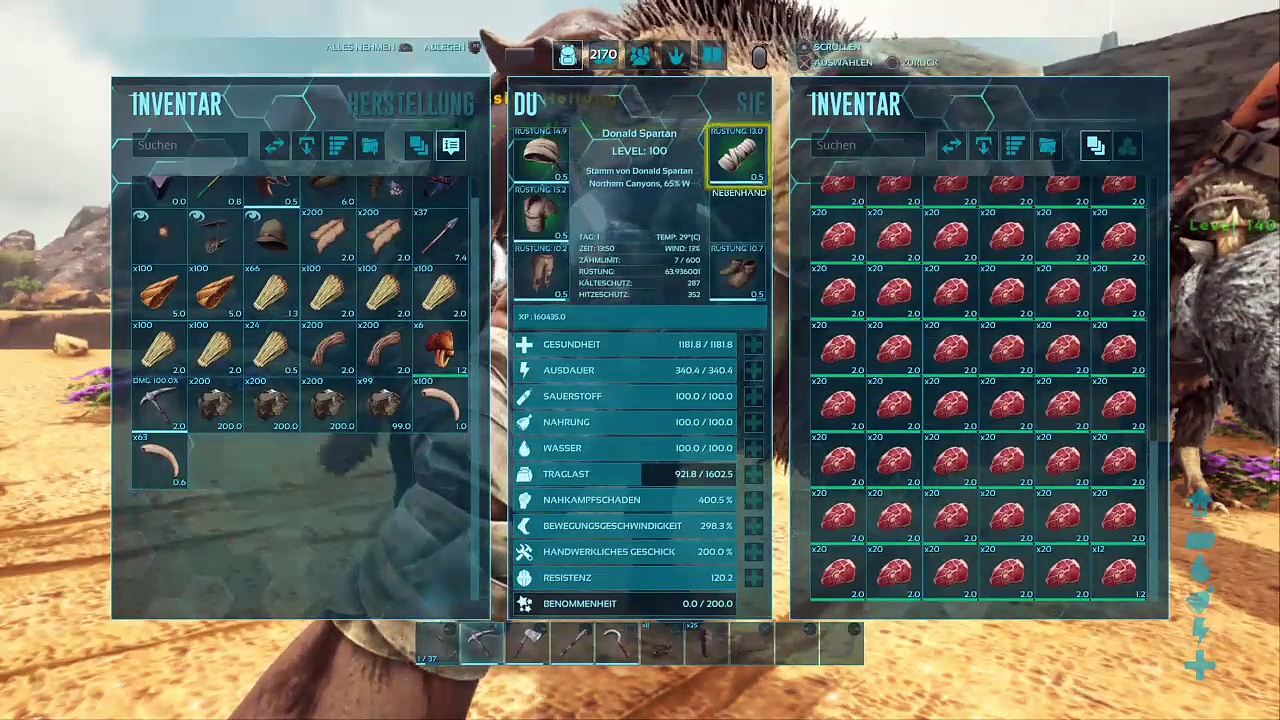Select the raw meat stack showing x12
Screen dimensions: 1280x720
pos(1118,572)
